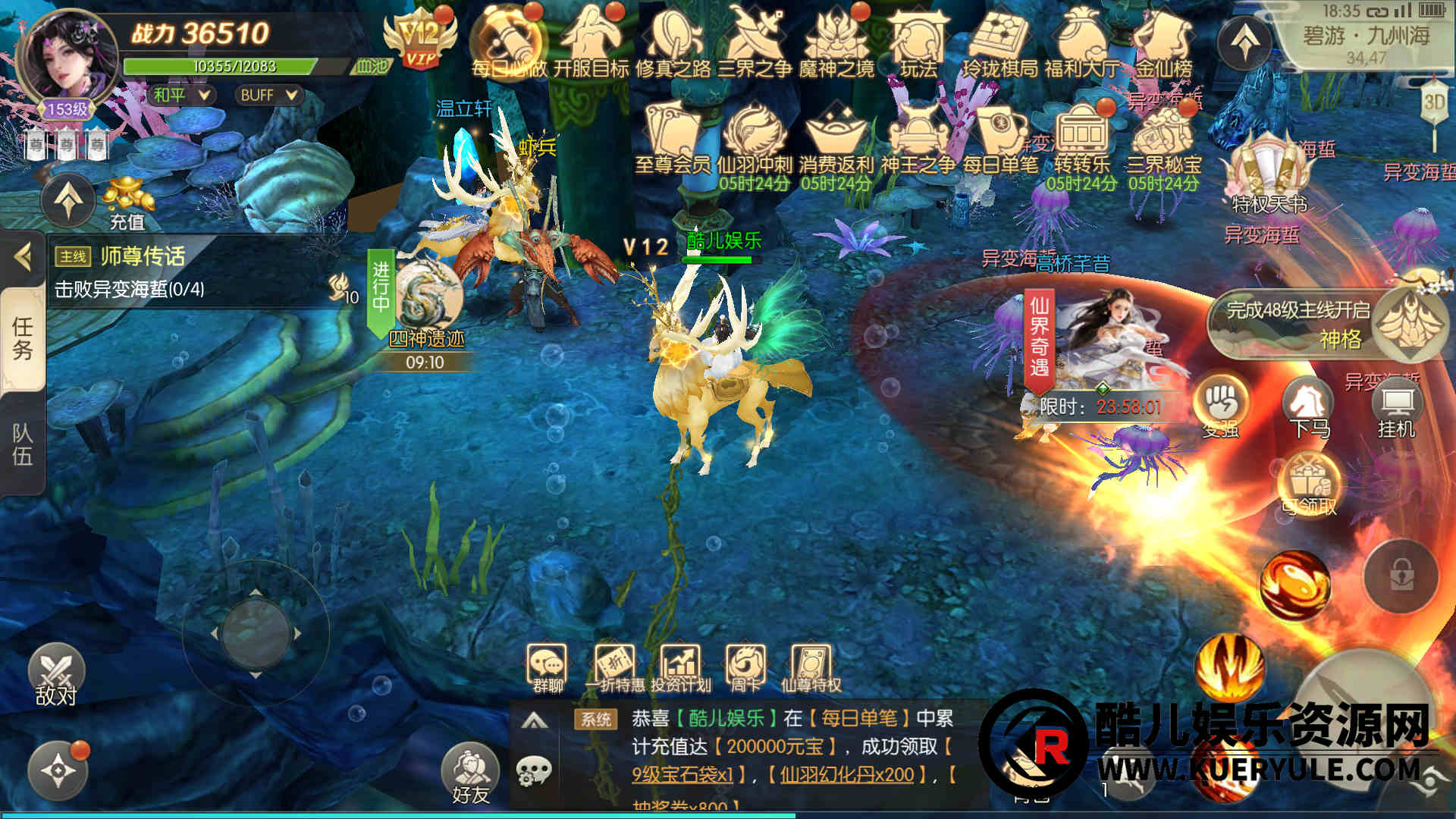Switch view with the 3D toggle

click(1433, 102)
